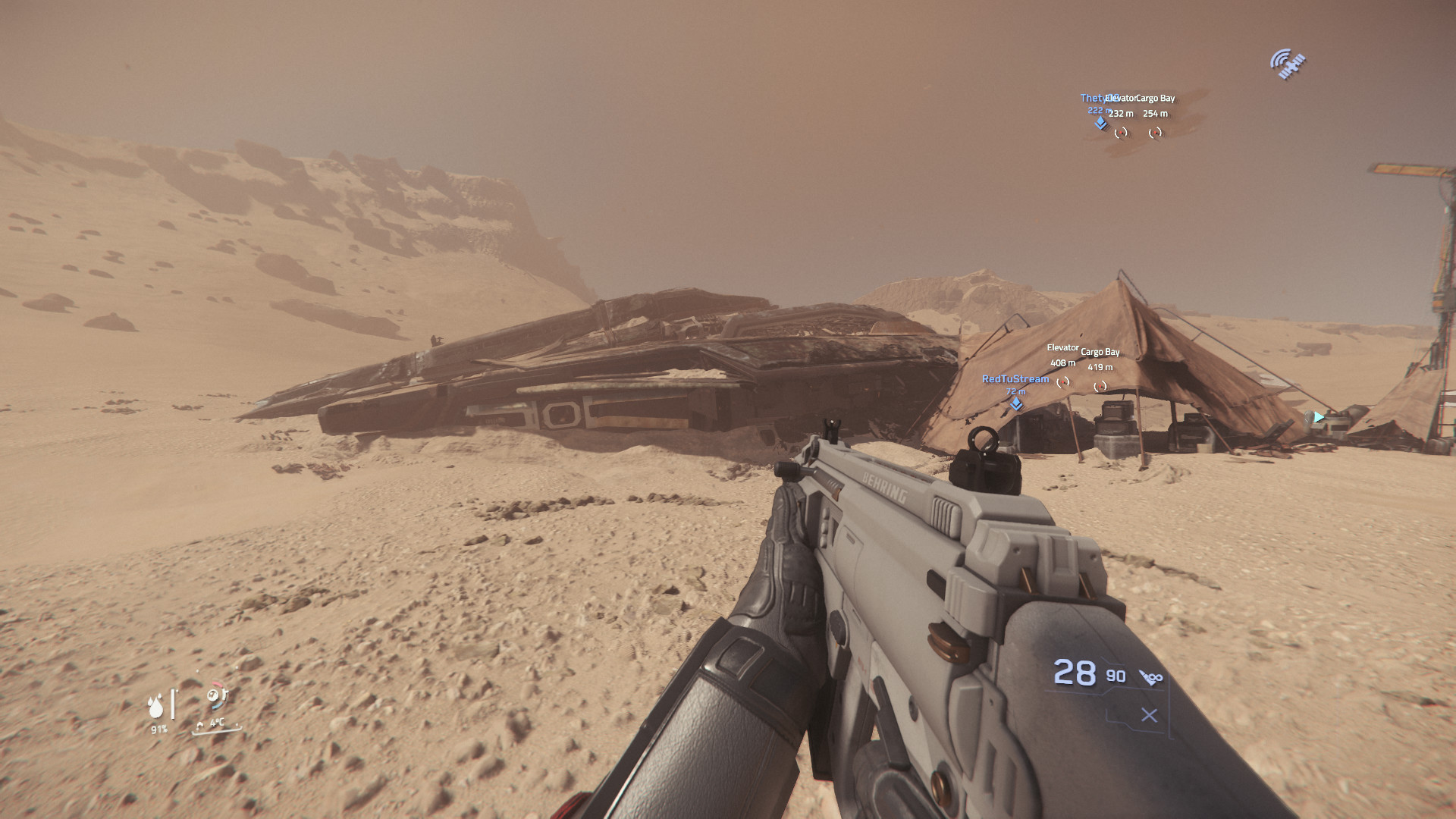Select the Cargo Bay marker at 419 m
The height and width of the screenshot is (819, 1456).
1100,387
